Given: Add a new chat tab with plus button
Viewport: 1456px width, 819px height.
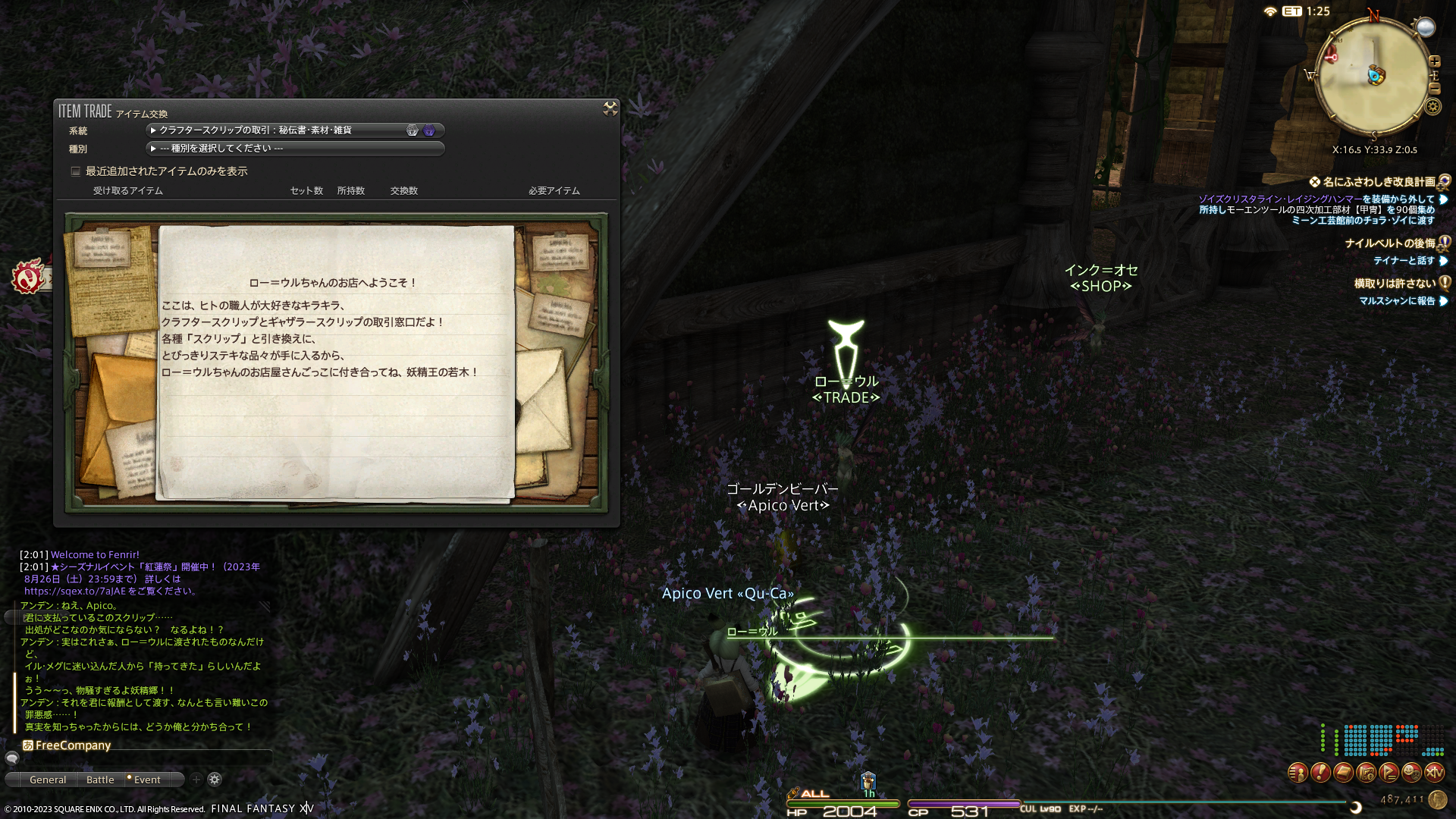Looking at the screenshot, I should 196,780.
